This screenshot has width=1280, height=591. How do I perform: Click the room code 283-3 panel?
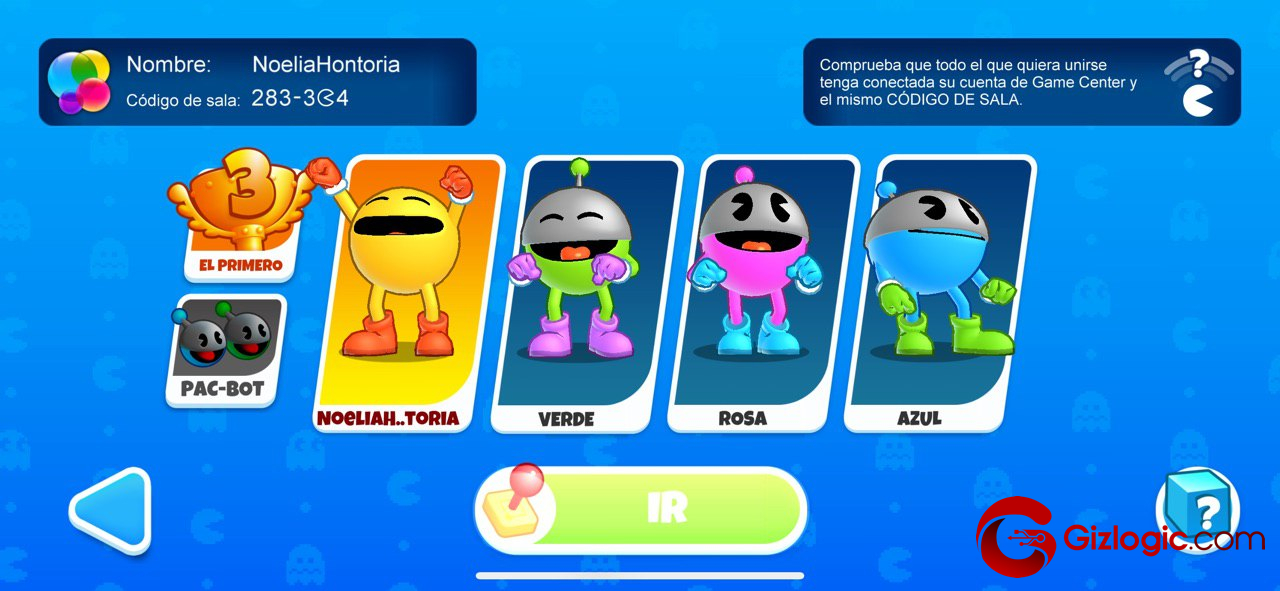pyautogui.click(x=300, y=99)
